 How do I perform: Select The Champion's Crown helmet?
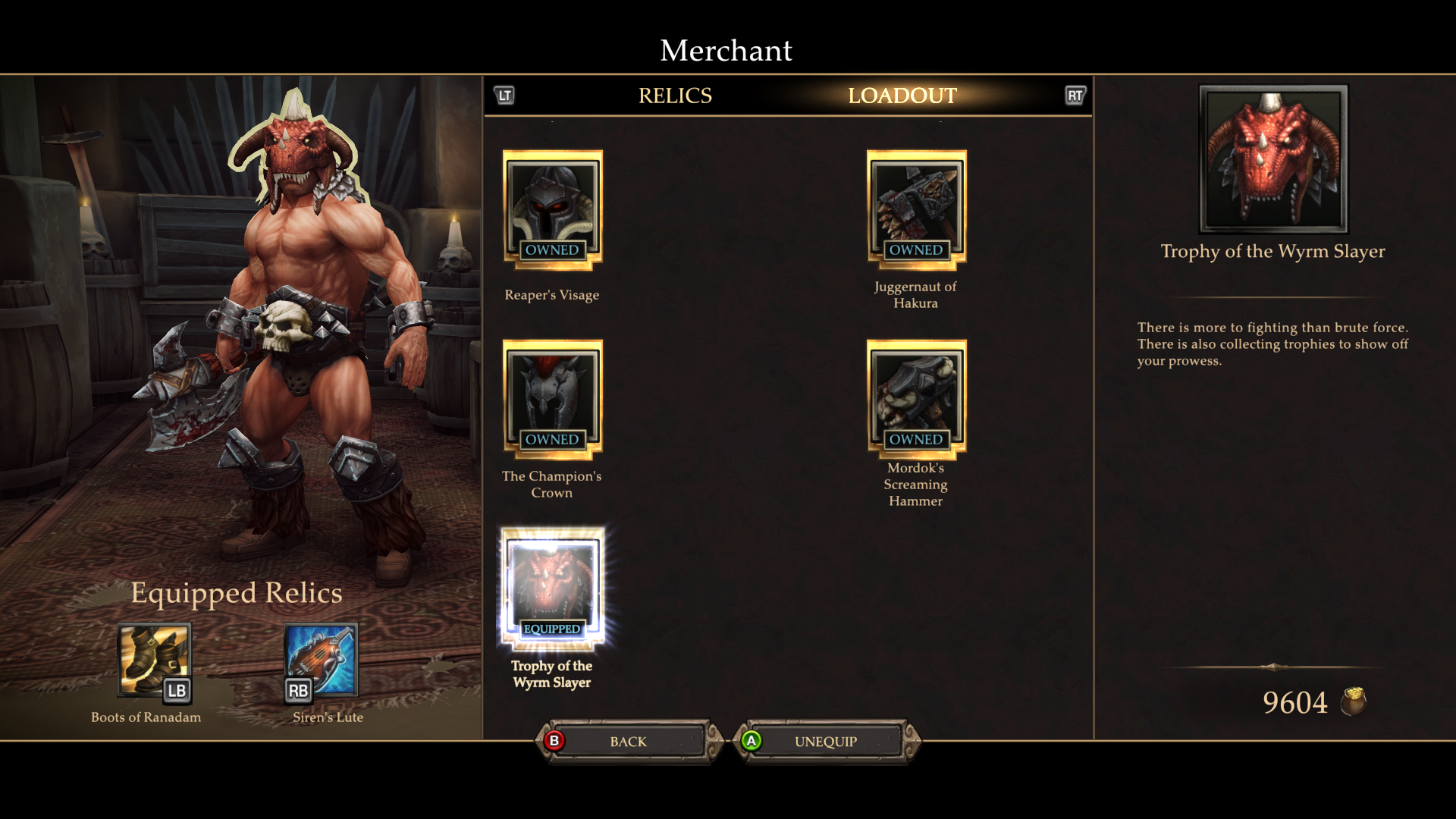tap(552, 400)
